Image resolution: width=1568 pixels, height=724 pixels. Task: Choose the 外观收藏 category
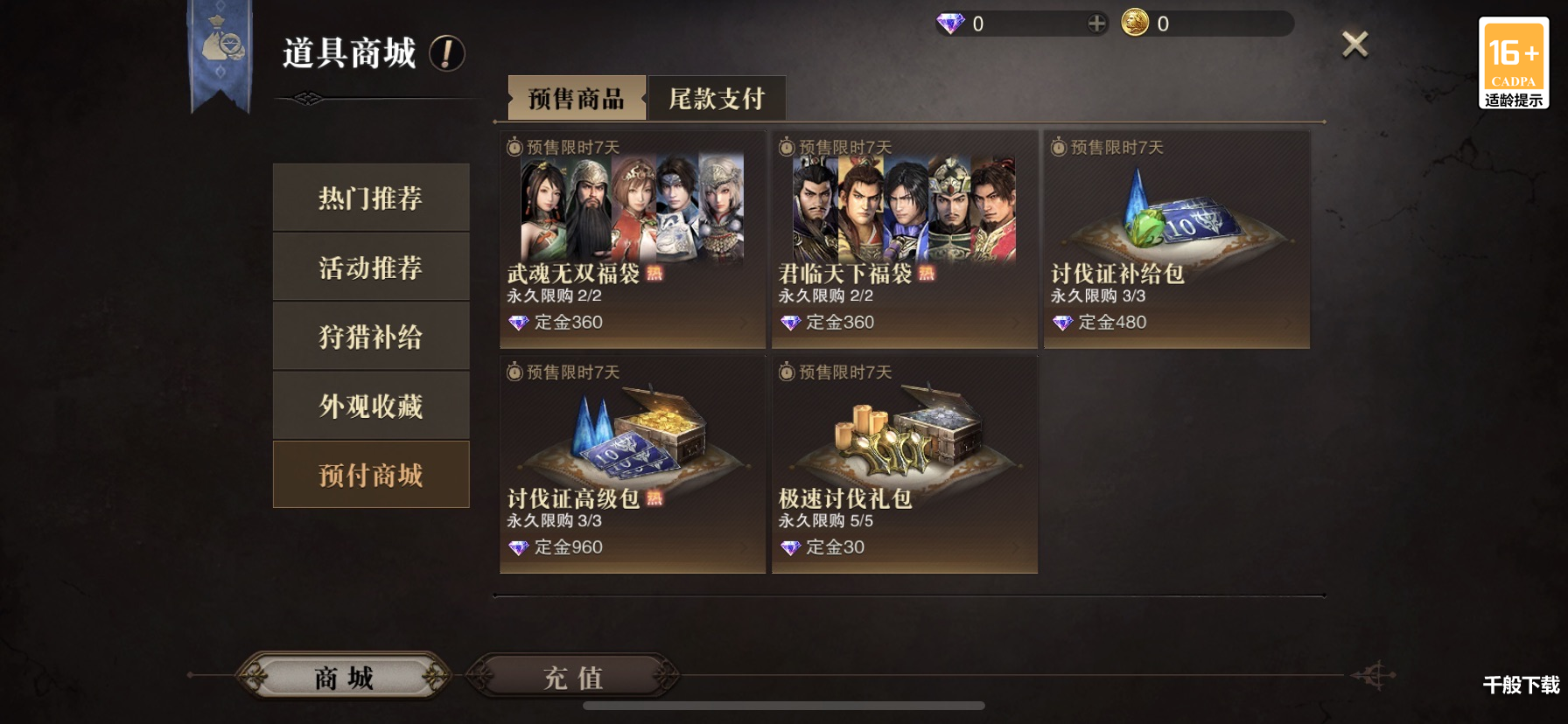[371, 405]
